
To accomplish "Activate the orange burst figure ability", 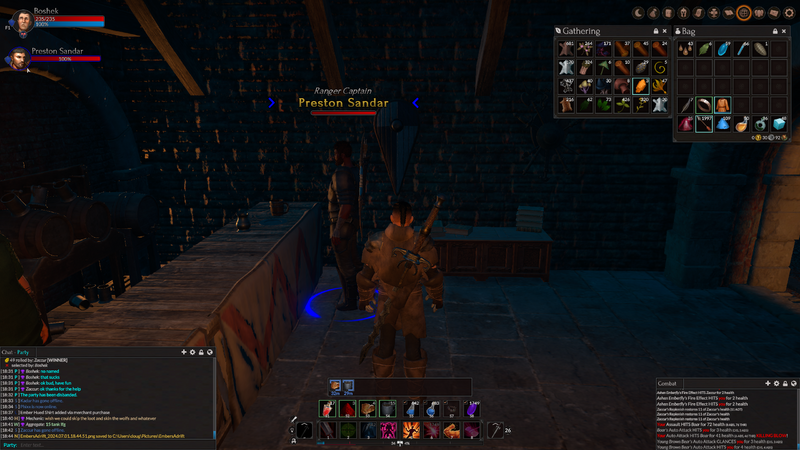I will (x=409, y=430).
